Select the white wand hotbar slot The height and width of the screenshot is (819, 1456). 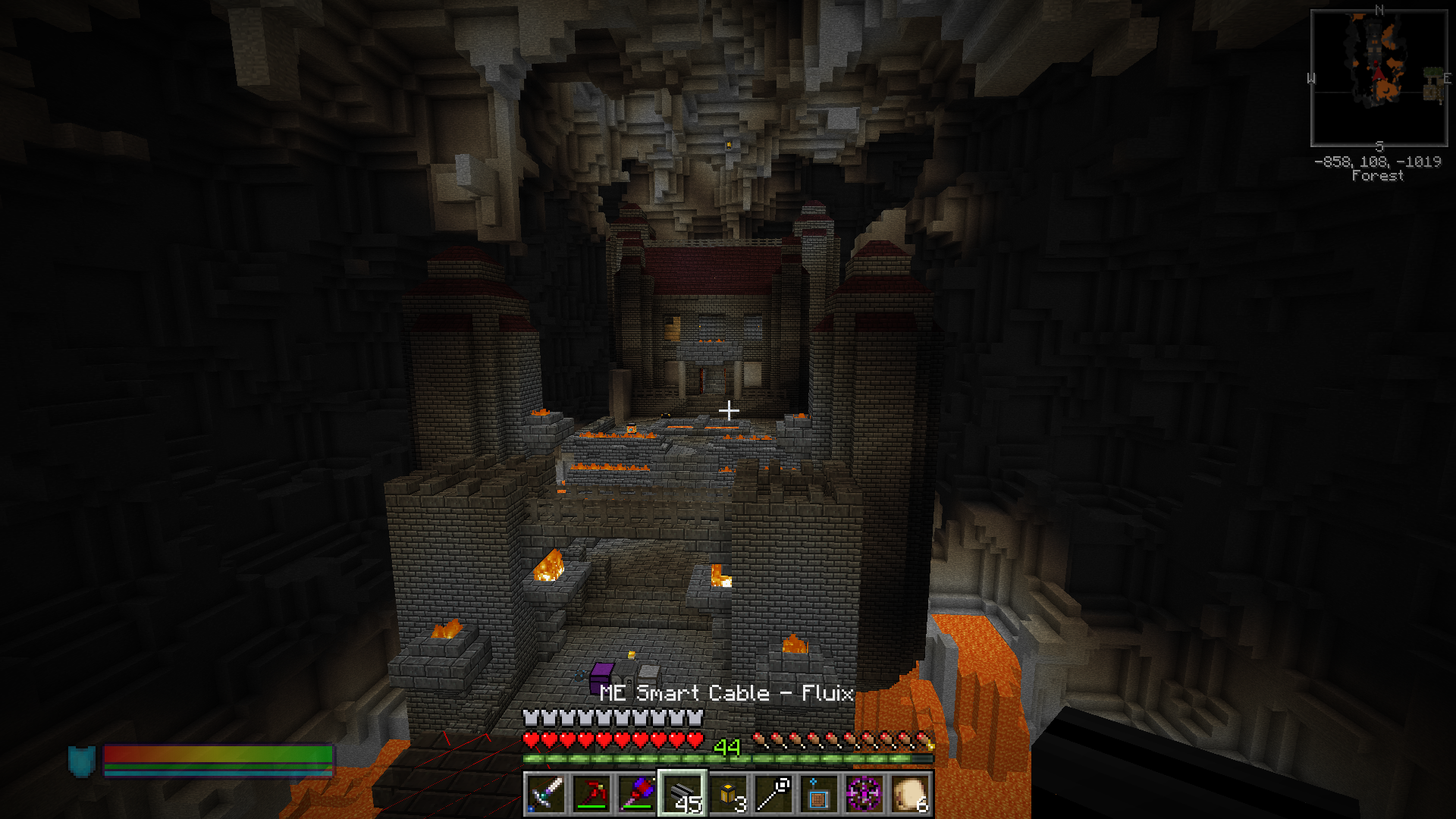click(773, 794)
